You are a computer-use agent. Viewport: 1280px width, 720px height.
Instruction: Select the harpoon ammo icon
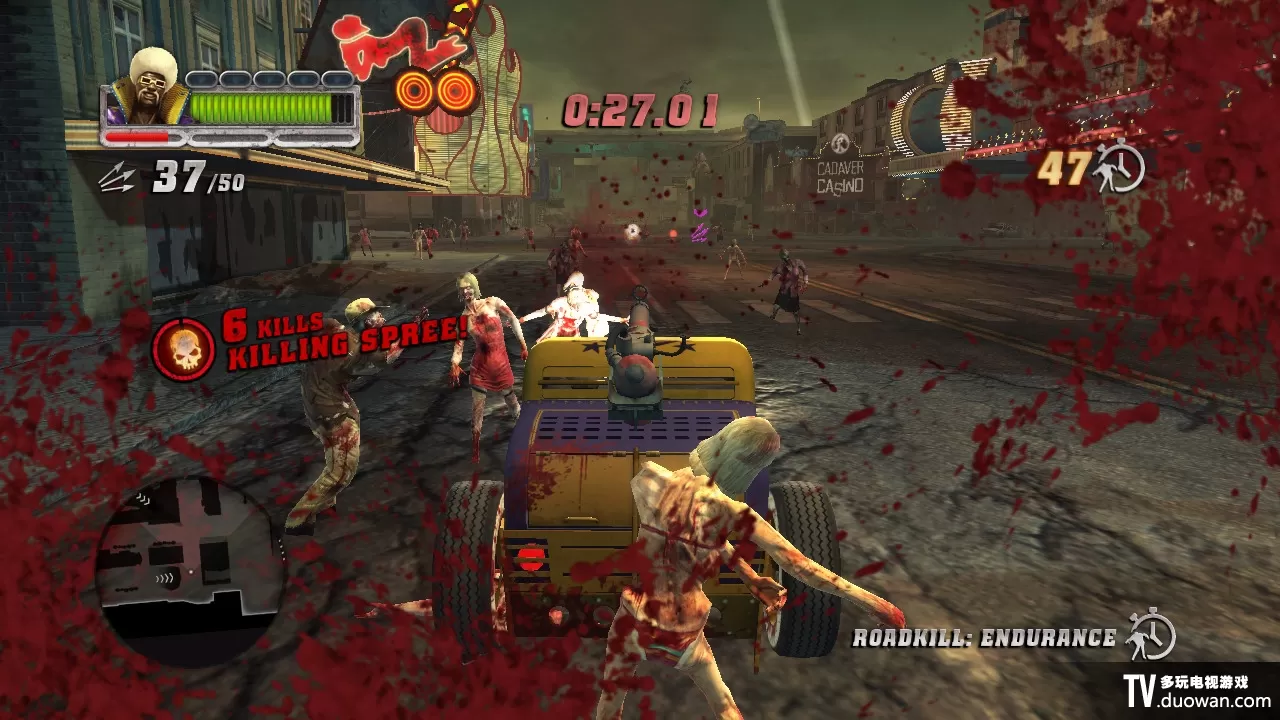119,179
